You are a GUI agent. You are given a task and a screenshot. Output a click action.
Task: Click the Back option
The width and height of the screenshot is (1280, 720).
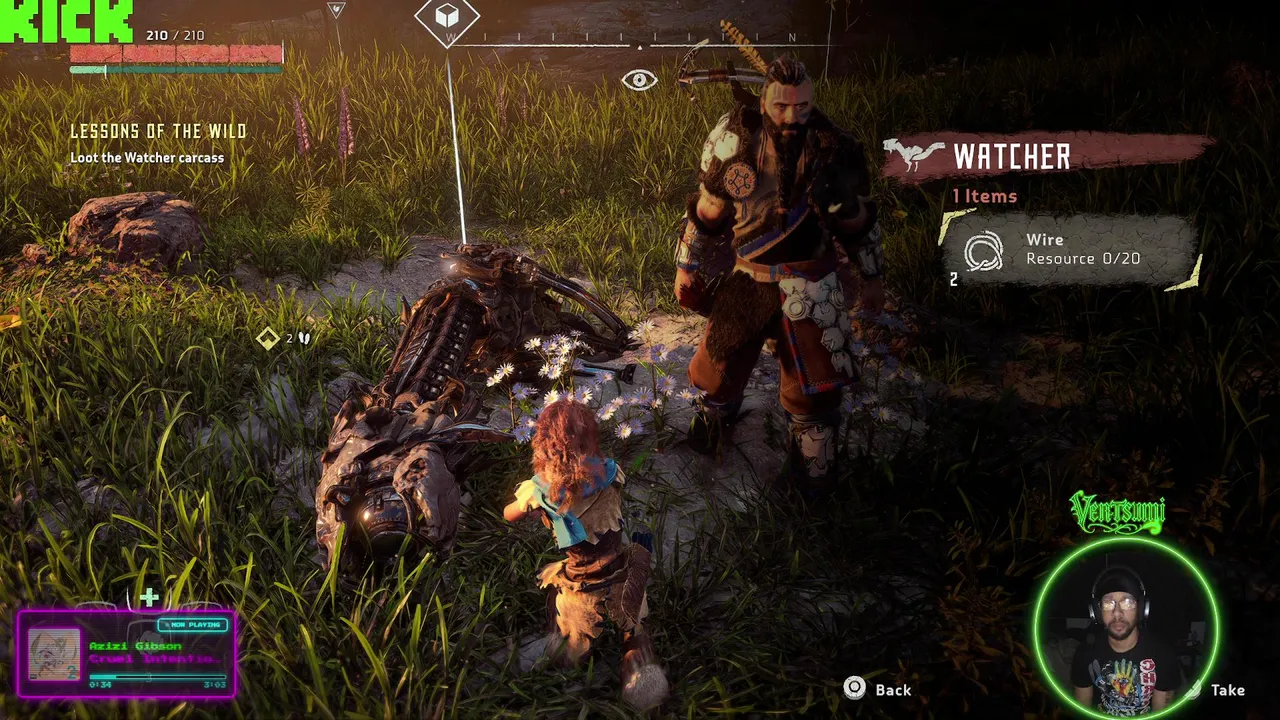pyautogui.click(x=879, y=689)
